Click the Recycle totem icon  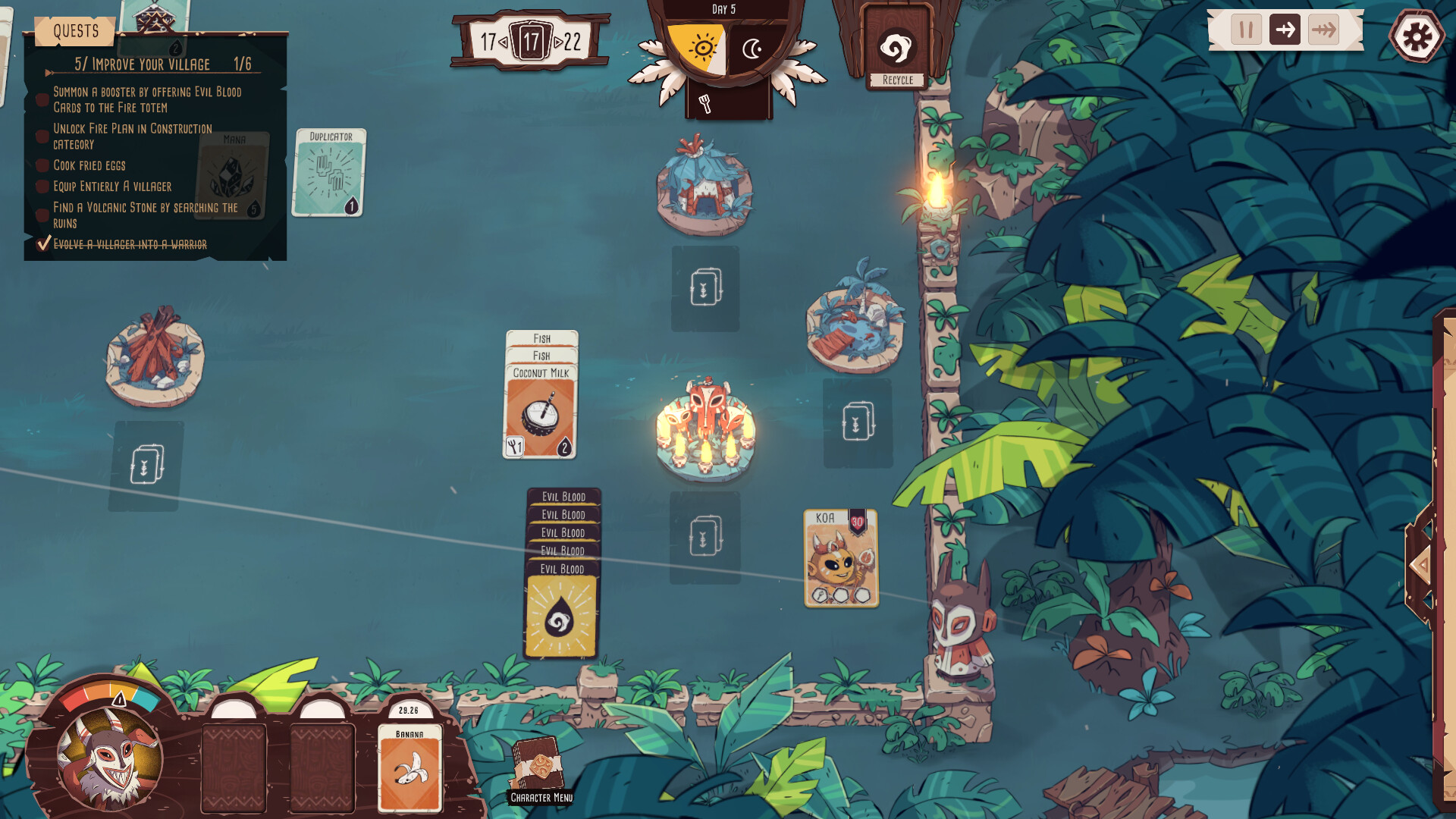click(896, 47)
